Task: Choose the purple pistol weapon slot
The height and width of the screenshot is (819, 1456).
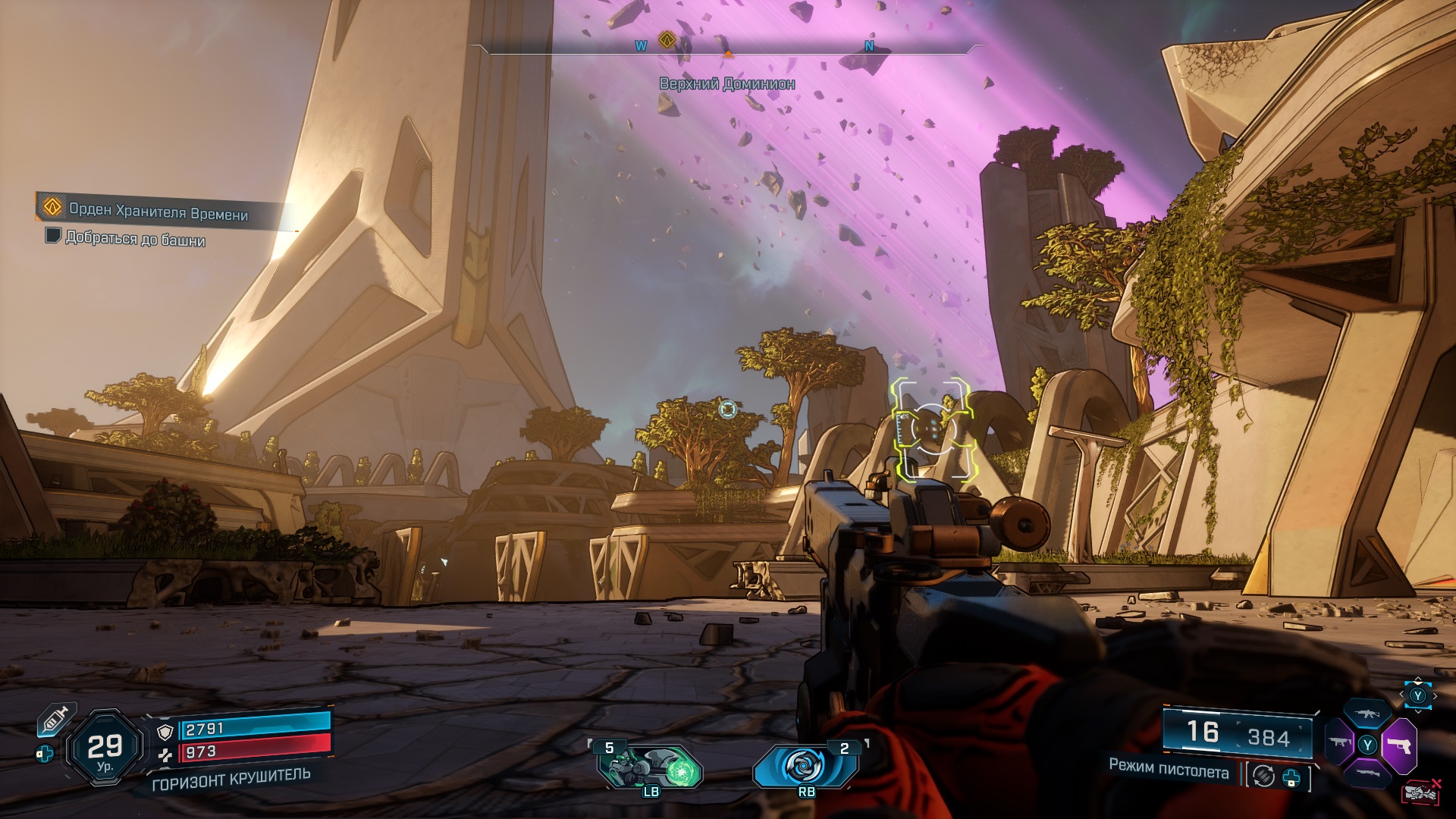Action: tap(1399, 745)
